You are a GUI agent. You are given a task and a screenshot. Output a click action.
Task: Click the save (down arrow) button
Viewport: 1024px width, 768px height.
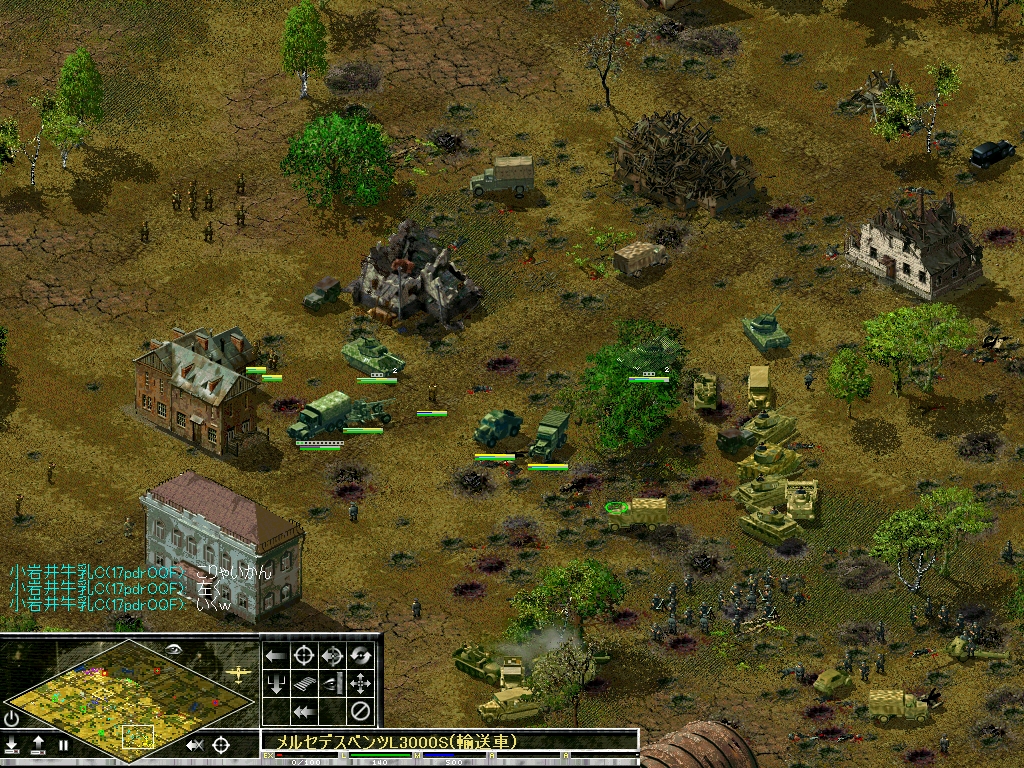click(12, 745)
